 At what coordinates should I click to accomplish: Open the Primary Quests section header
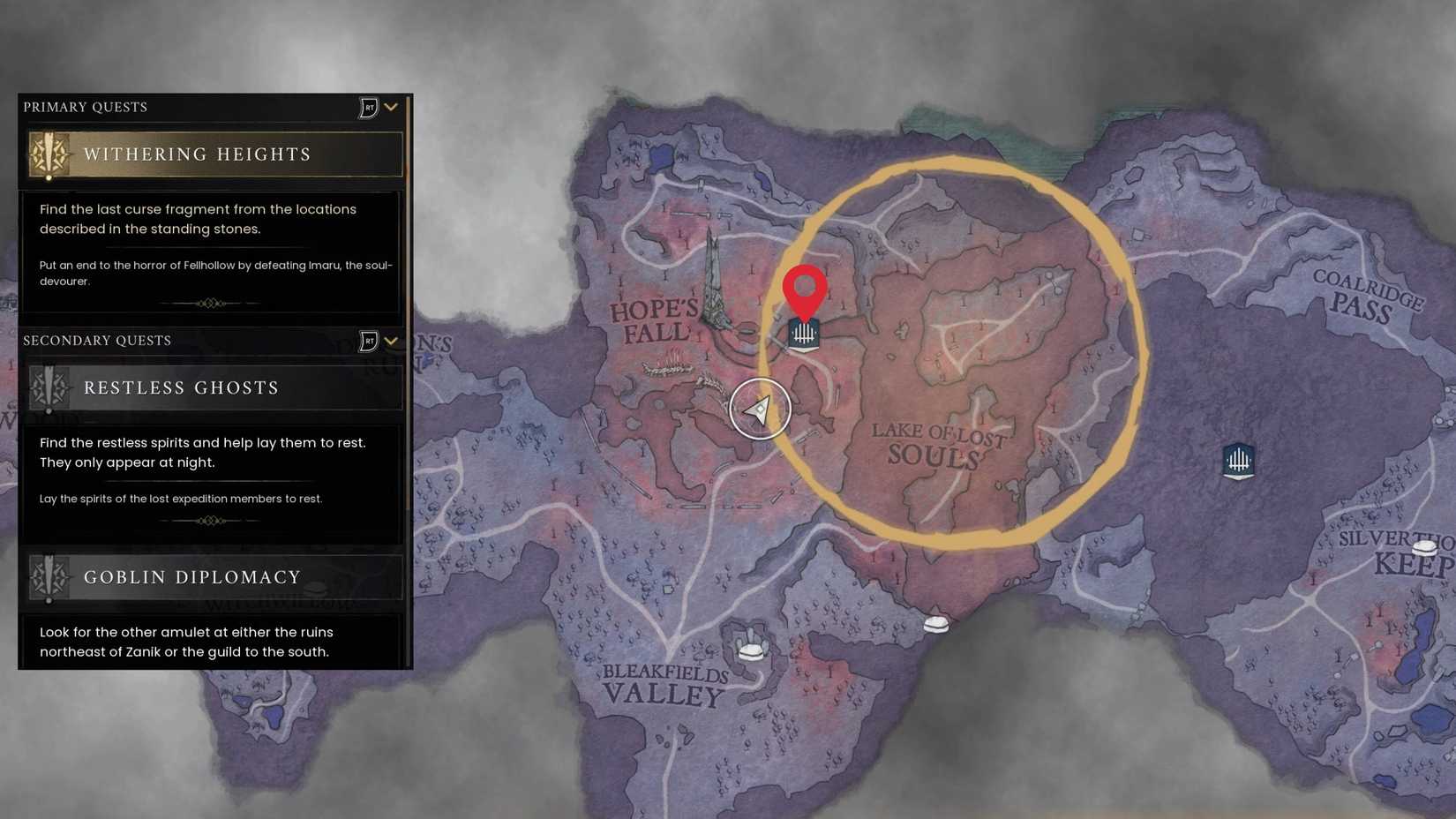(86, 106)
